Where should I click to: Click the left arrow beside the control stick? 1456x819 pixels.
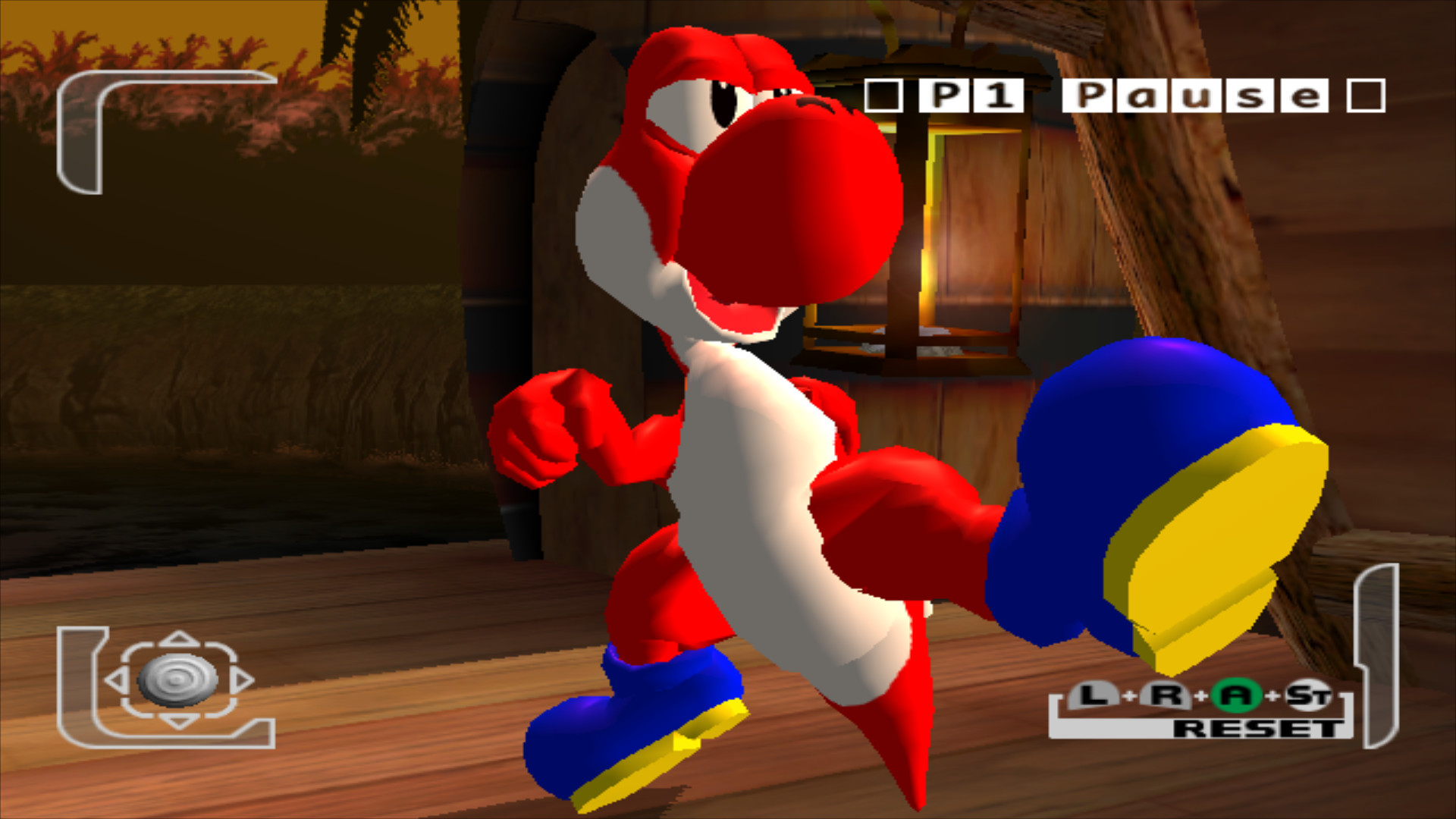116,681
